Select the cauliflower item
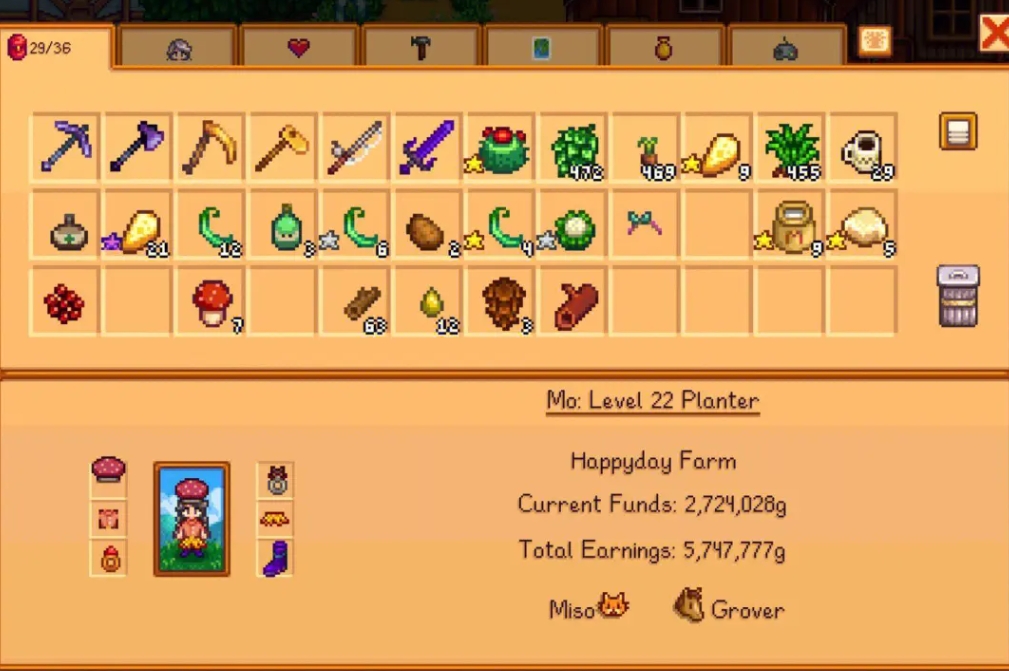This screenshot has height=671, width=1009. 575,229
